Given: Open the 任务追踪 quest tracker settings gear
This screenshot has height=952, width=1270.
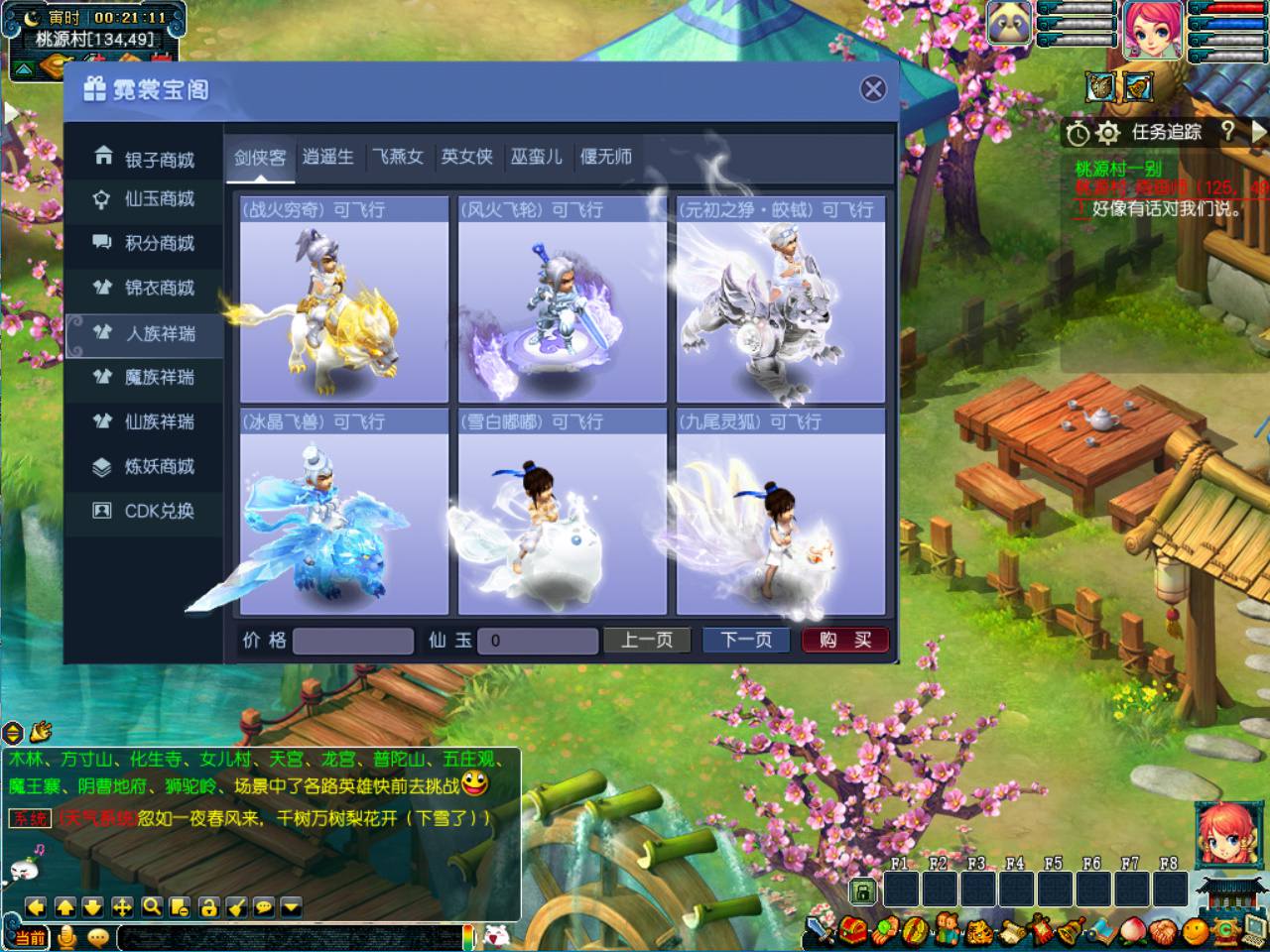Looking at the screenshot, I should click(1107, 132).
